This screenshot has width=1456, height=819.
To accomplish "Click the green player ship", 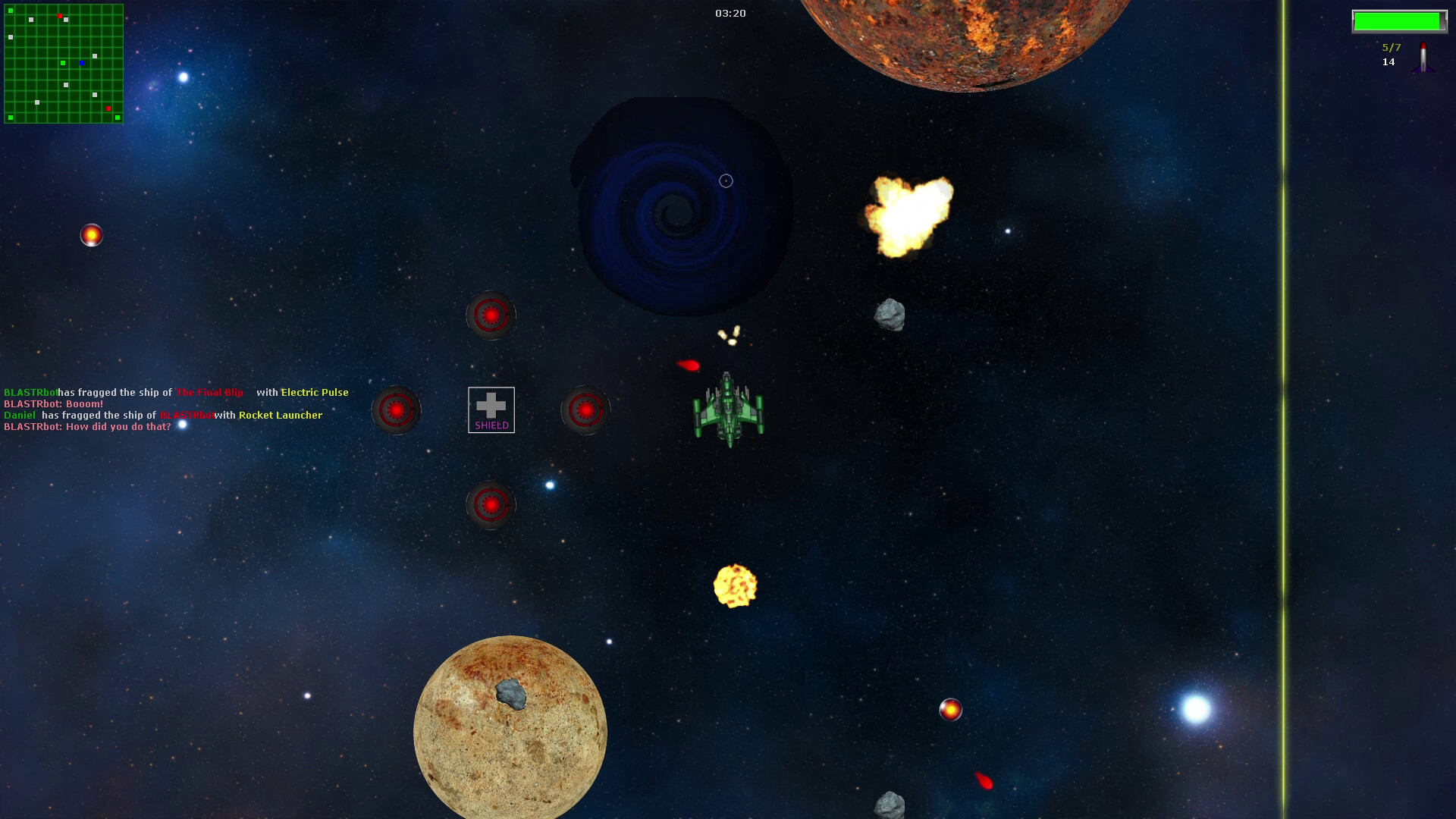I will 729,409.
